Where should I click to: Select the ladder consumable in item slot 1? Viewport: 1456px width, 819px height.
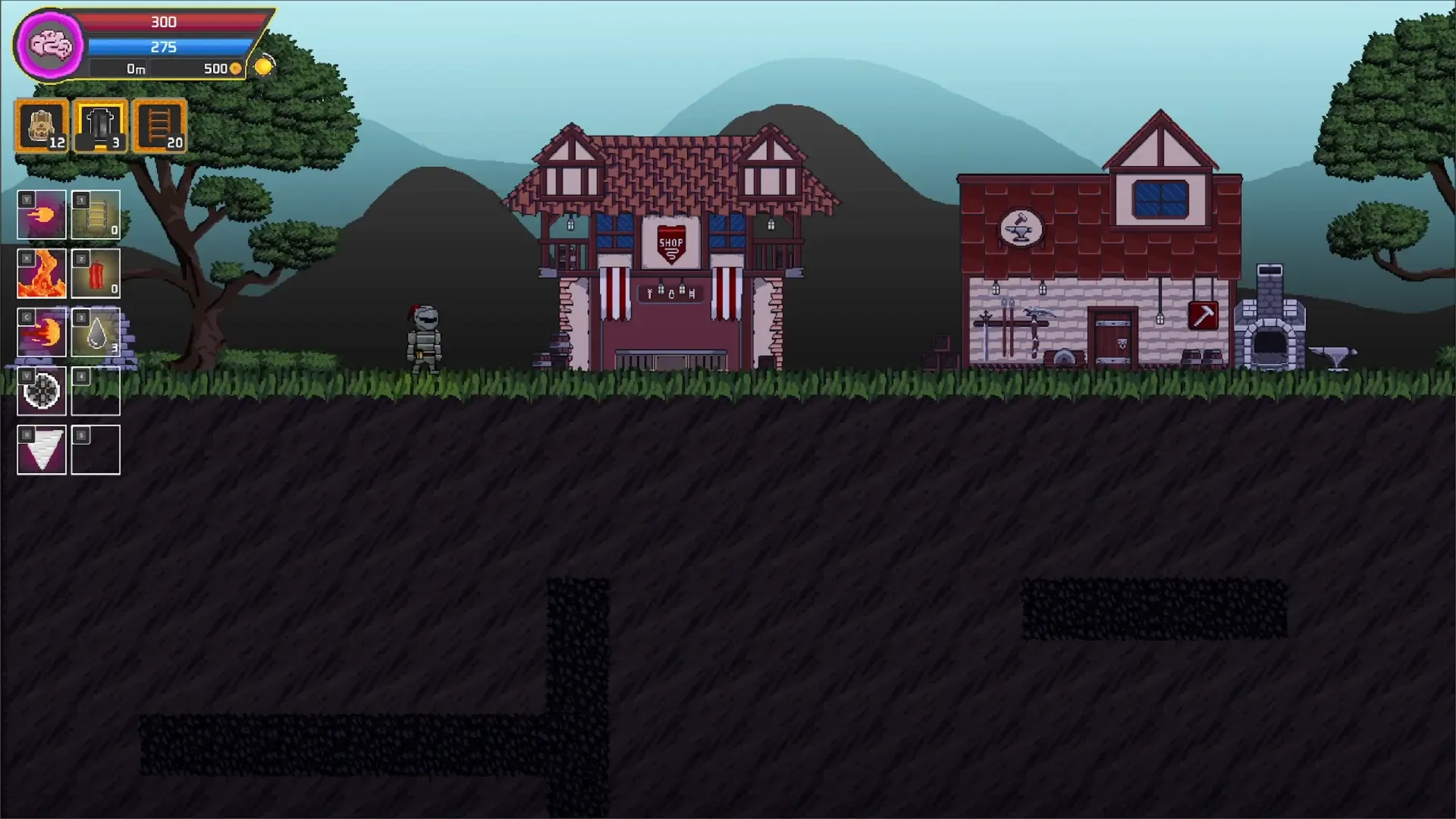click(x=96, y=215)
